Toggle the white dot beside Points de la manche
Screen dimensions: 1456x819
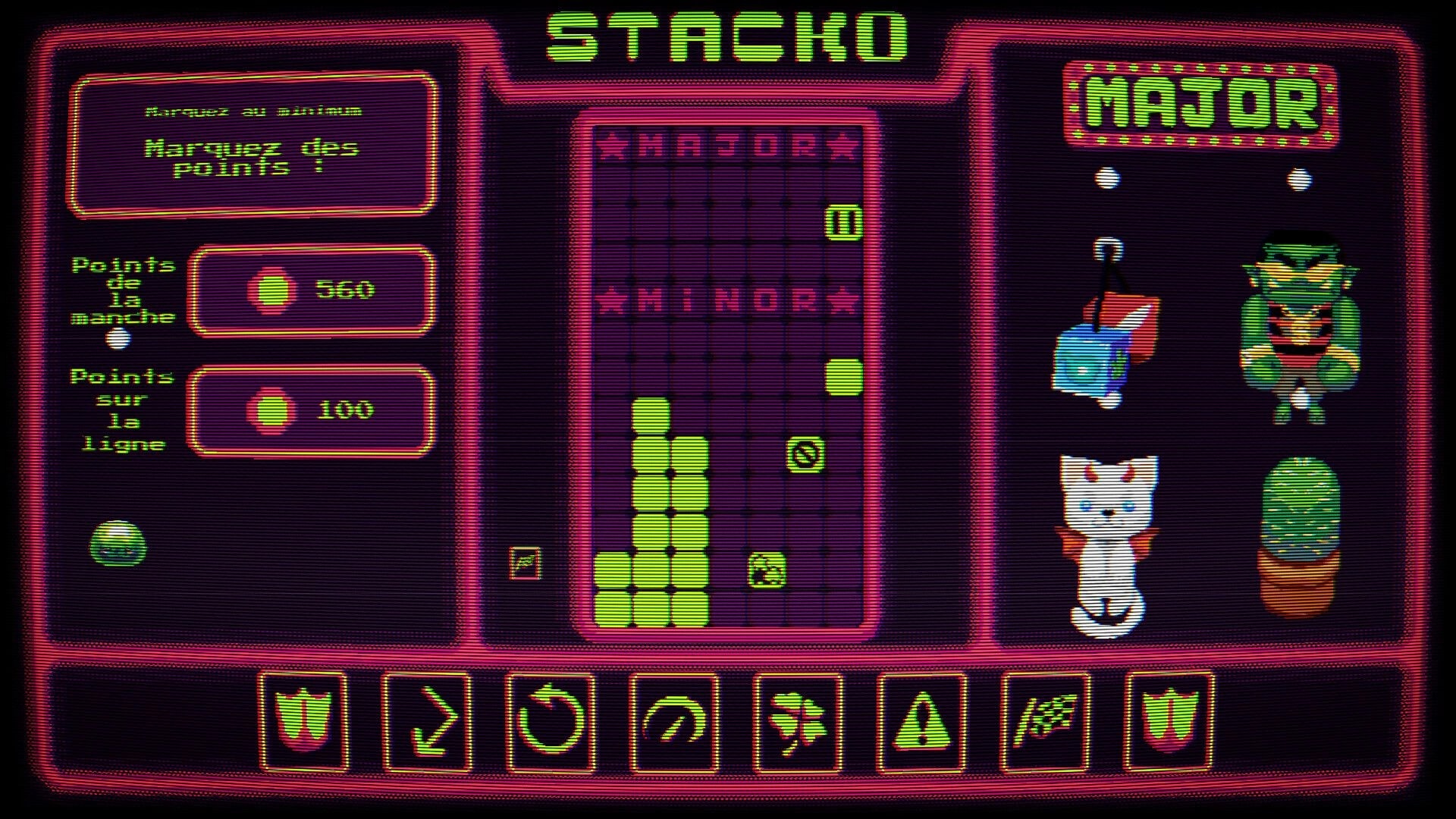(120, 340)
